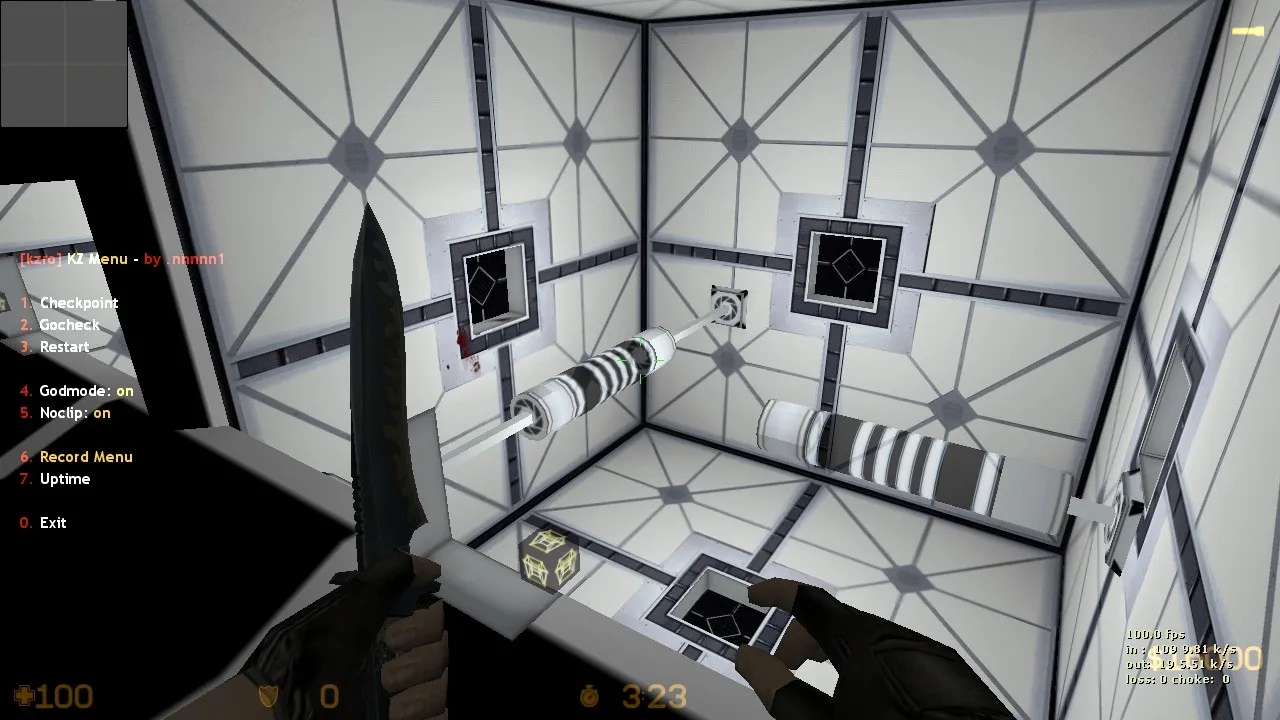Open the Gocheck submenu
This screenshot has height=720, width=1280.
pos(69,324)
